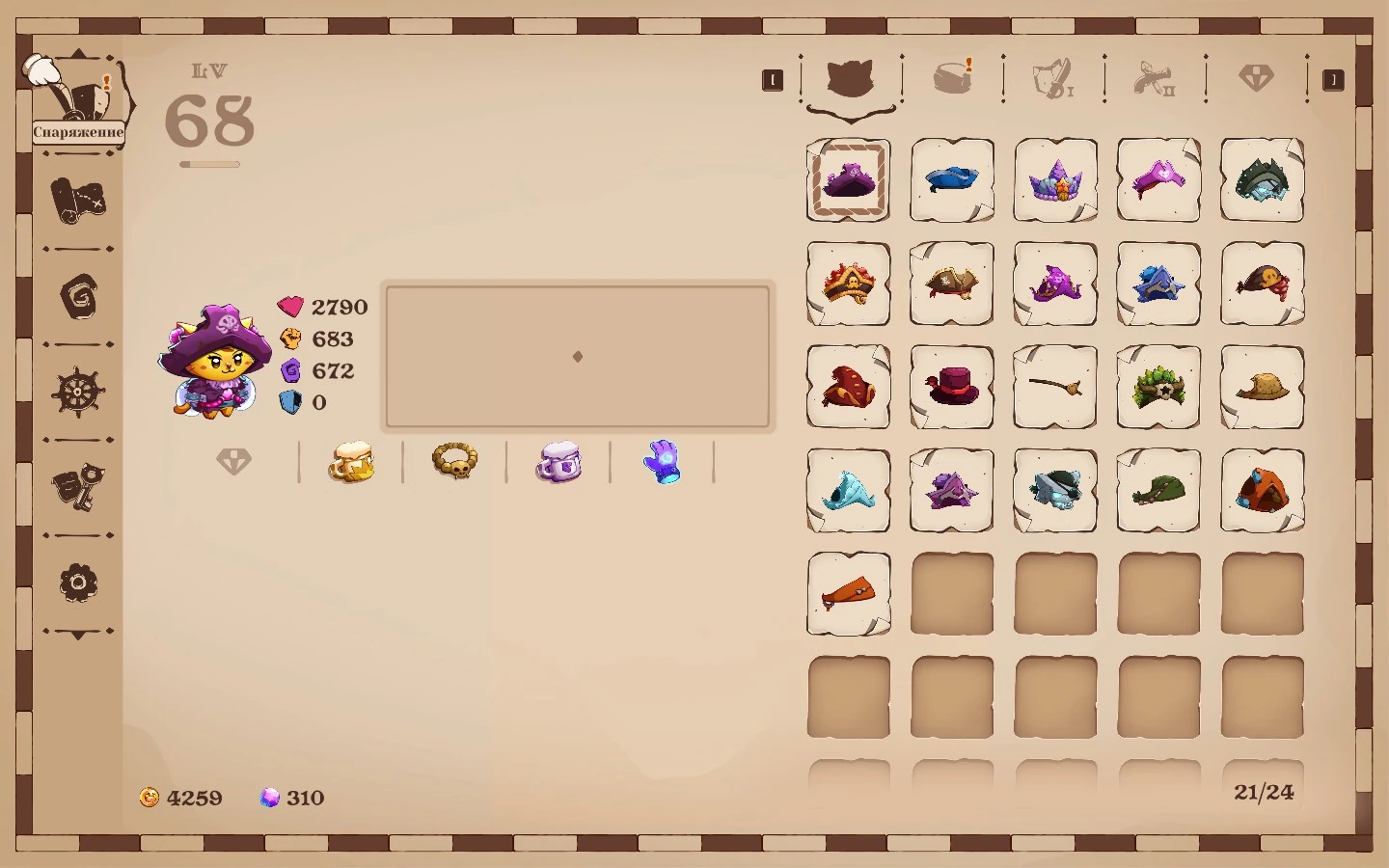Open the game settings gear
The image size is (1389, 868).
78,583
